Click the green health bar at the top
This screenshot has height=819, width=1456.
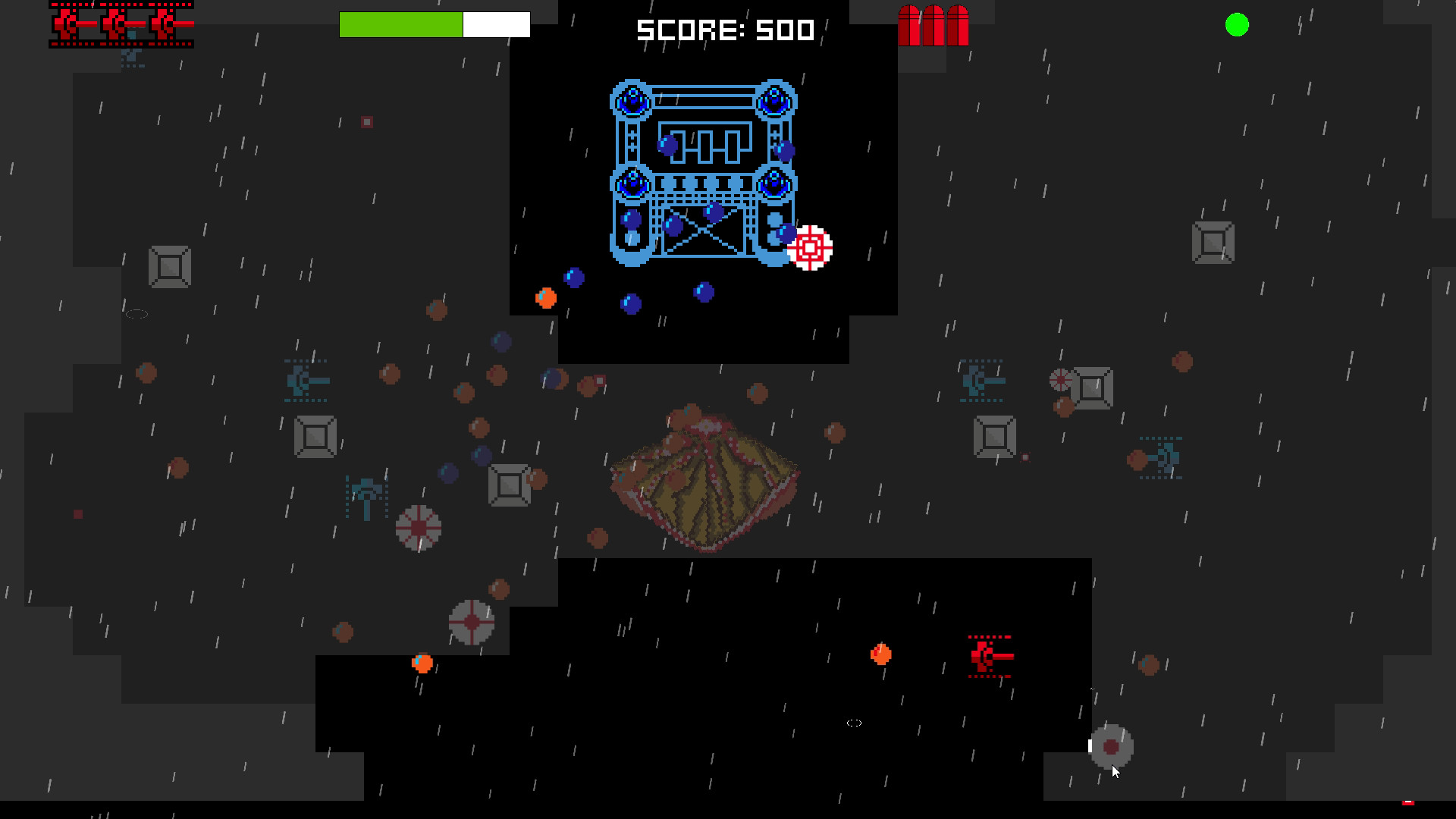pyautogui.click(x=400, y=24)
